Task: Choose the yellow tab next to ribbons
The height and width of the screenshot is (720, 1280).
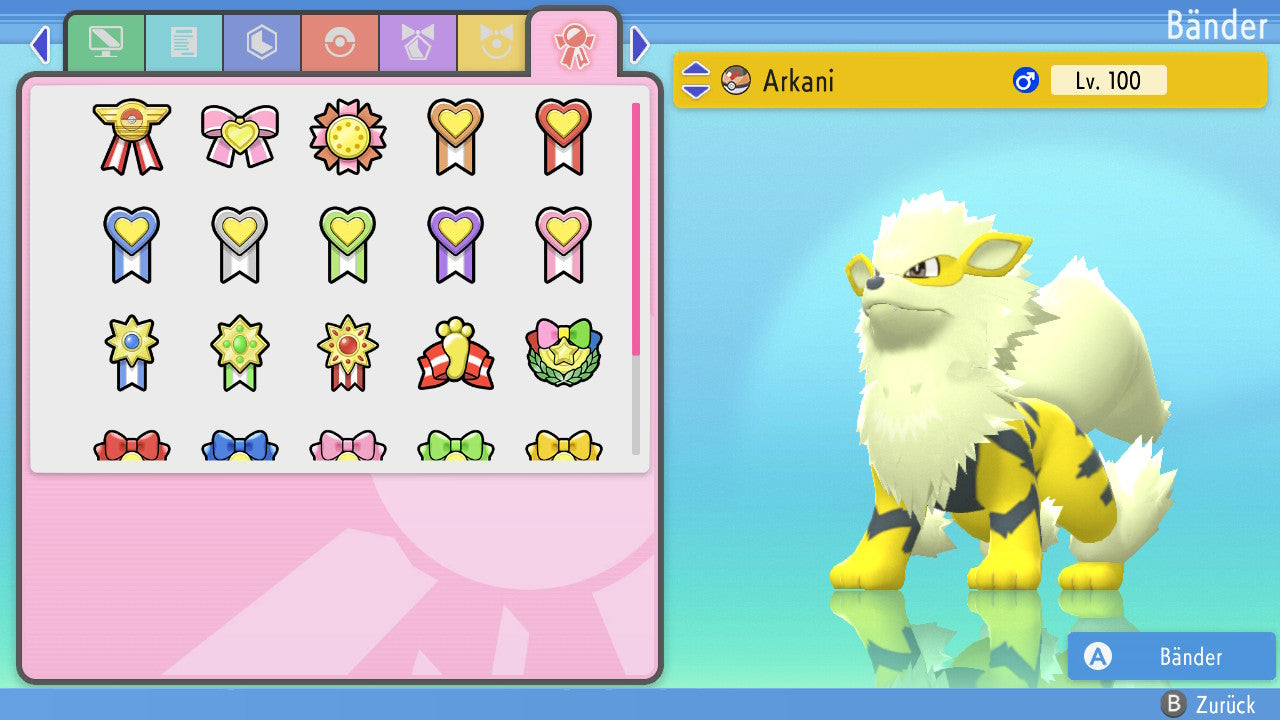Action: pyautogui.click(x=494, y=43)
